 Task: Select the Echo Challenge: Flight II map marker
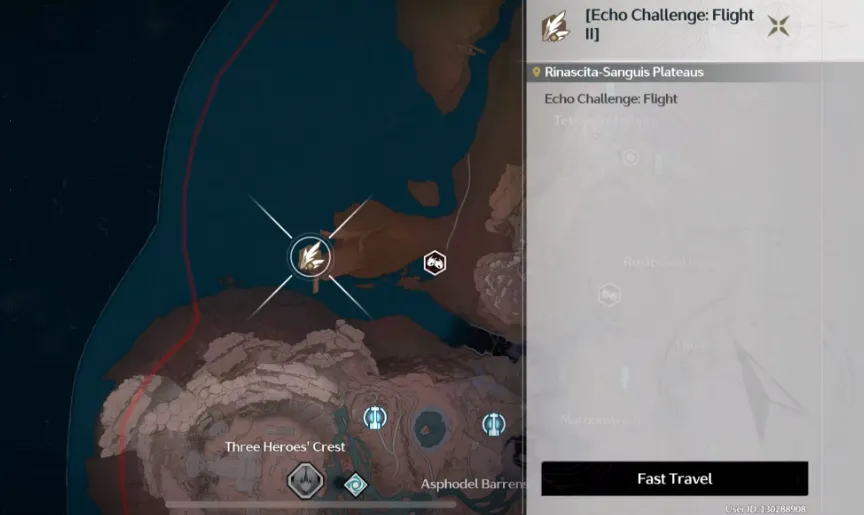tap(311, 256)
